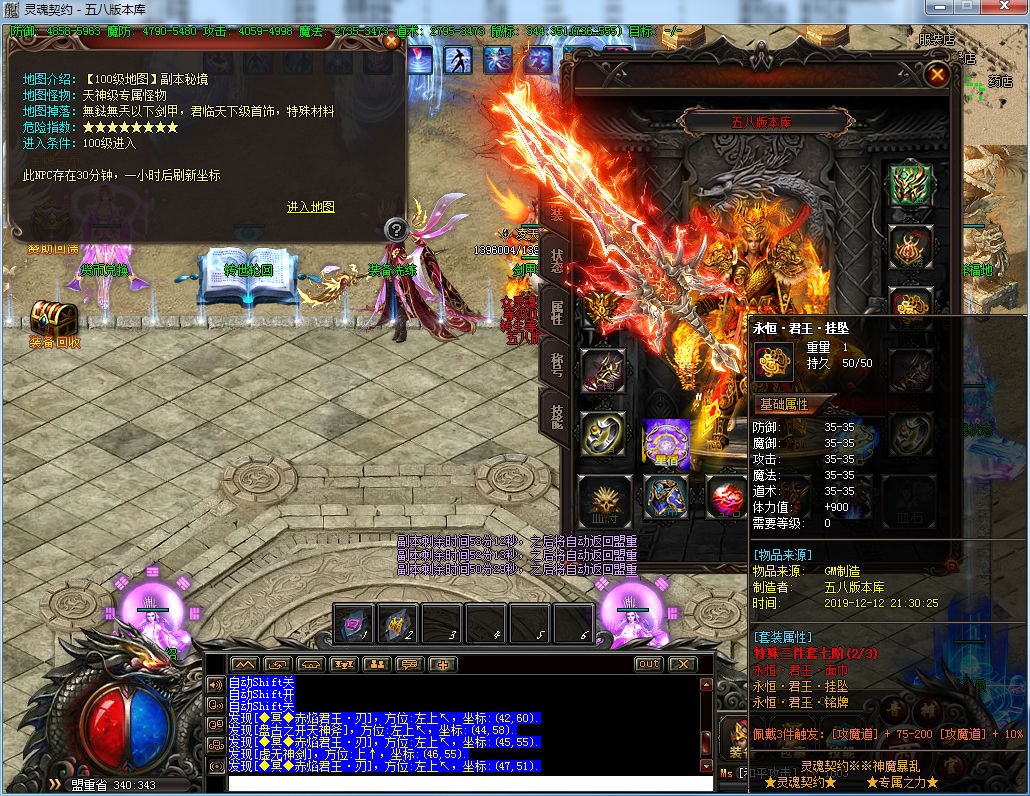Click the chat panel's 'out' button

(648, 664)
